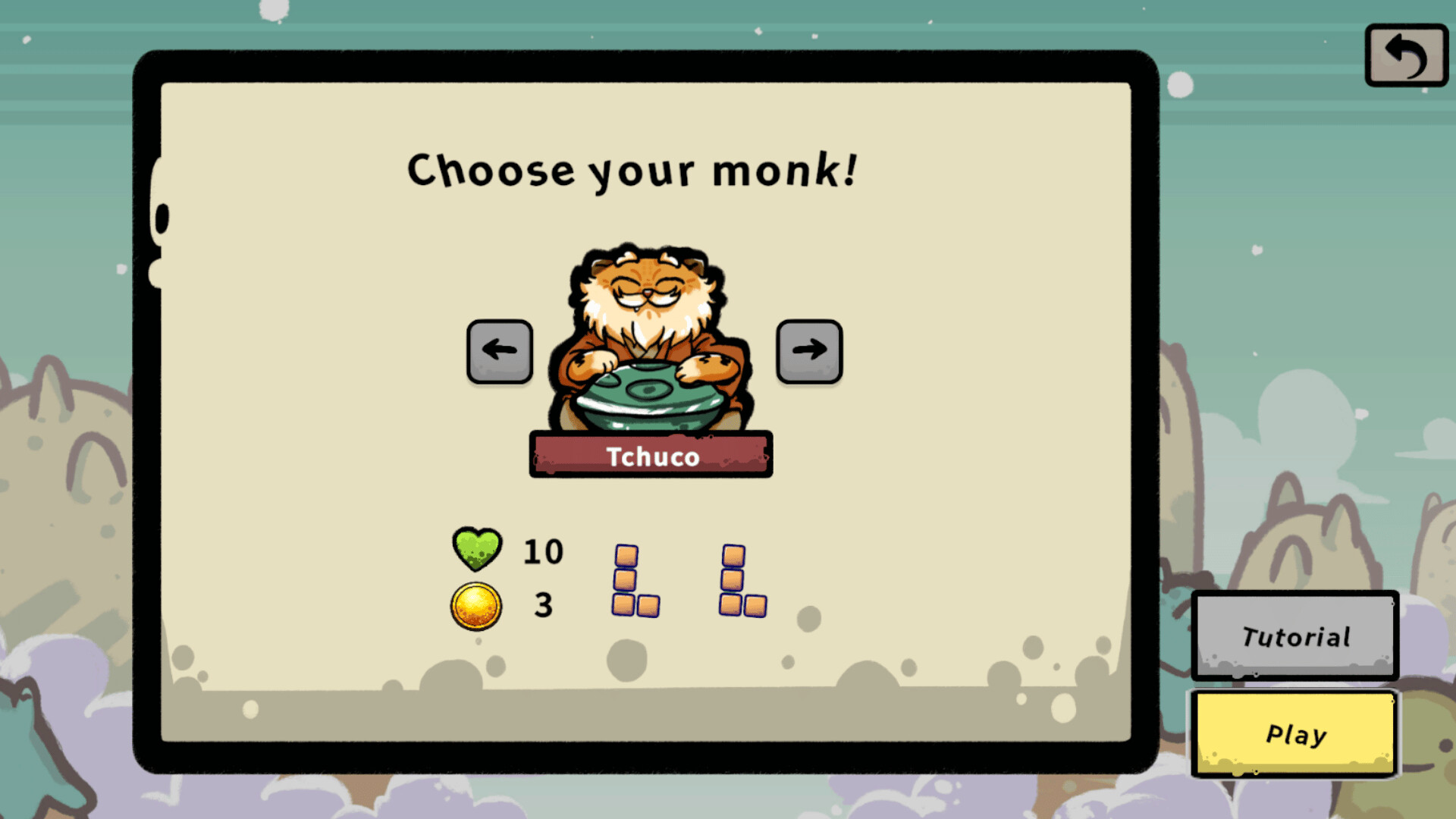Viewport: 1456px width, 819px height.
Task: Select the first L-shaped block piece
Action: tap(634, 580)
